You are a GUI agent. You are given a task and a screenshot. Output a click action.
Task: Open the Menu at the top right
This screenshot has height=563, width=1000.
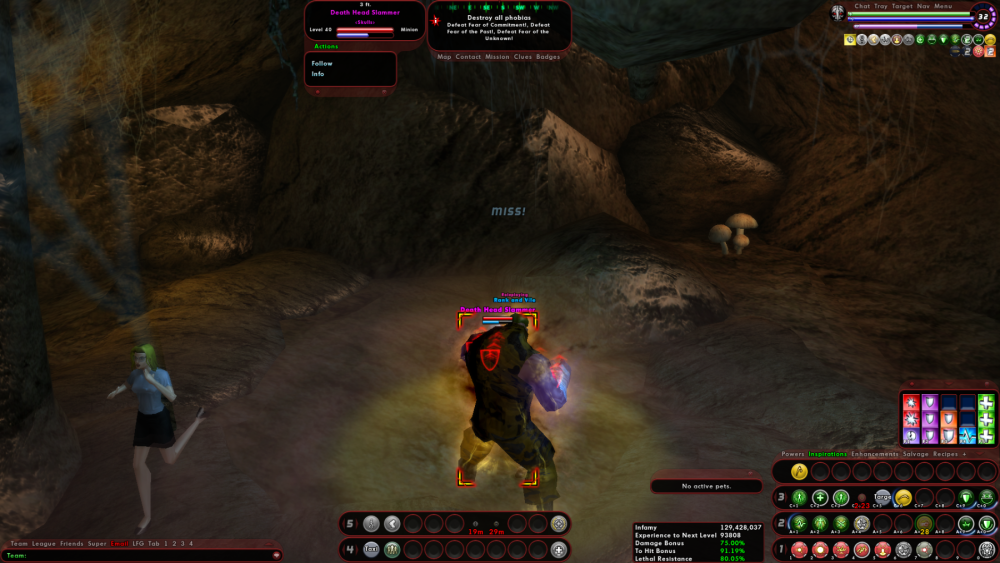click(944, 6)
